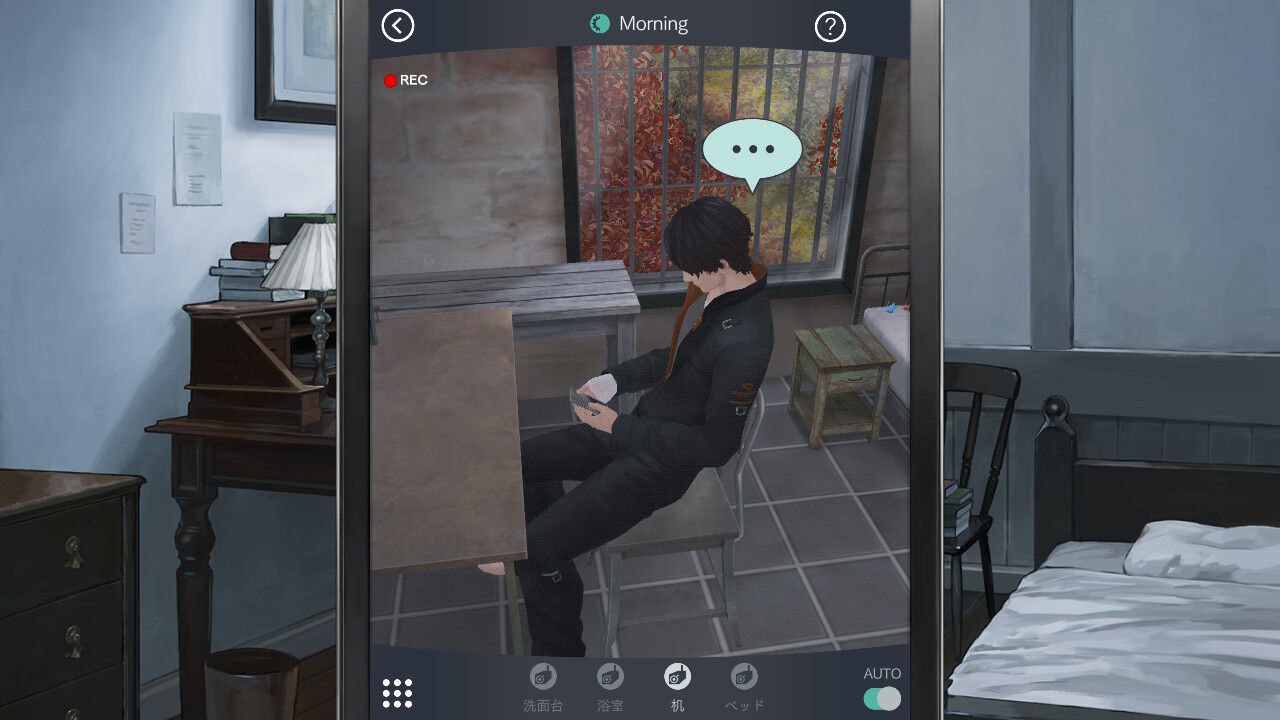The width and height of the screenshot is (1280, 720).
Task: Tap the Morning clock icon
Action: (600, 22)
